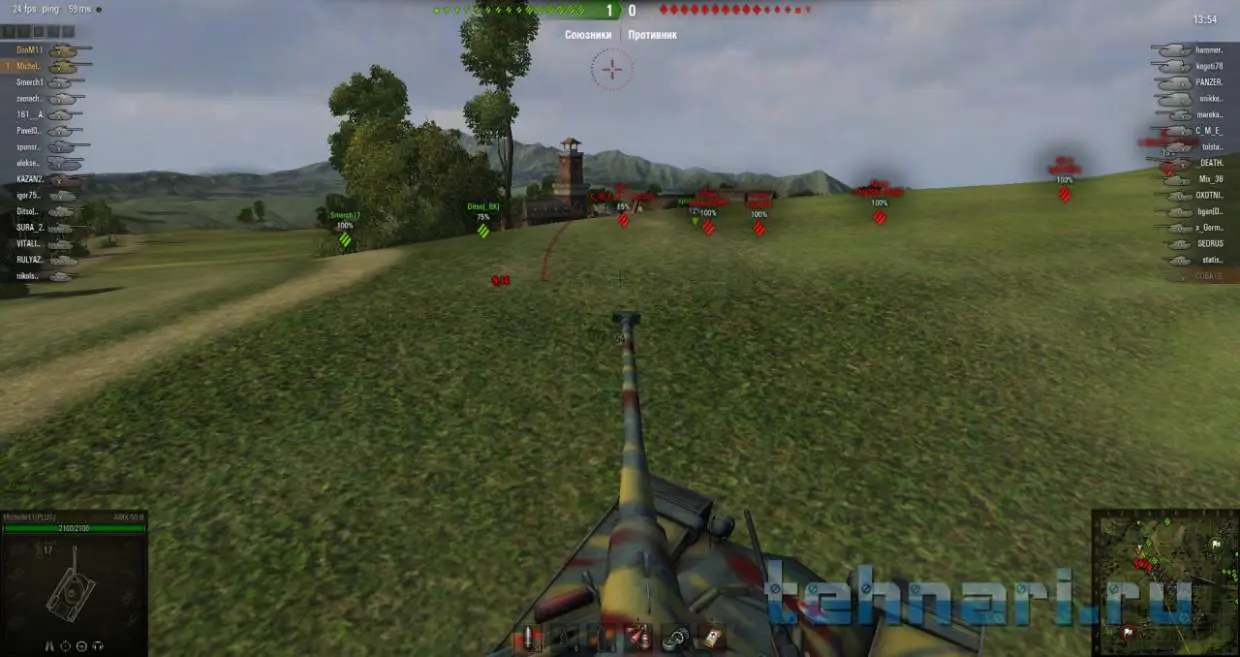Use the first aid kit consumable
The height and width of the screenshot is (657, 1240).
[x=713, y=637]
